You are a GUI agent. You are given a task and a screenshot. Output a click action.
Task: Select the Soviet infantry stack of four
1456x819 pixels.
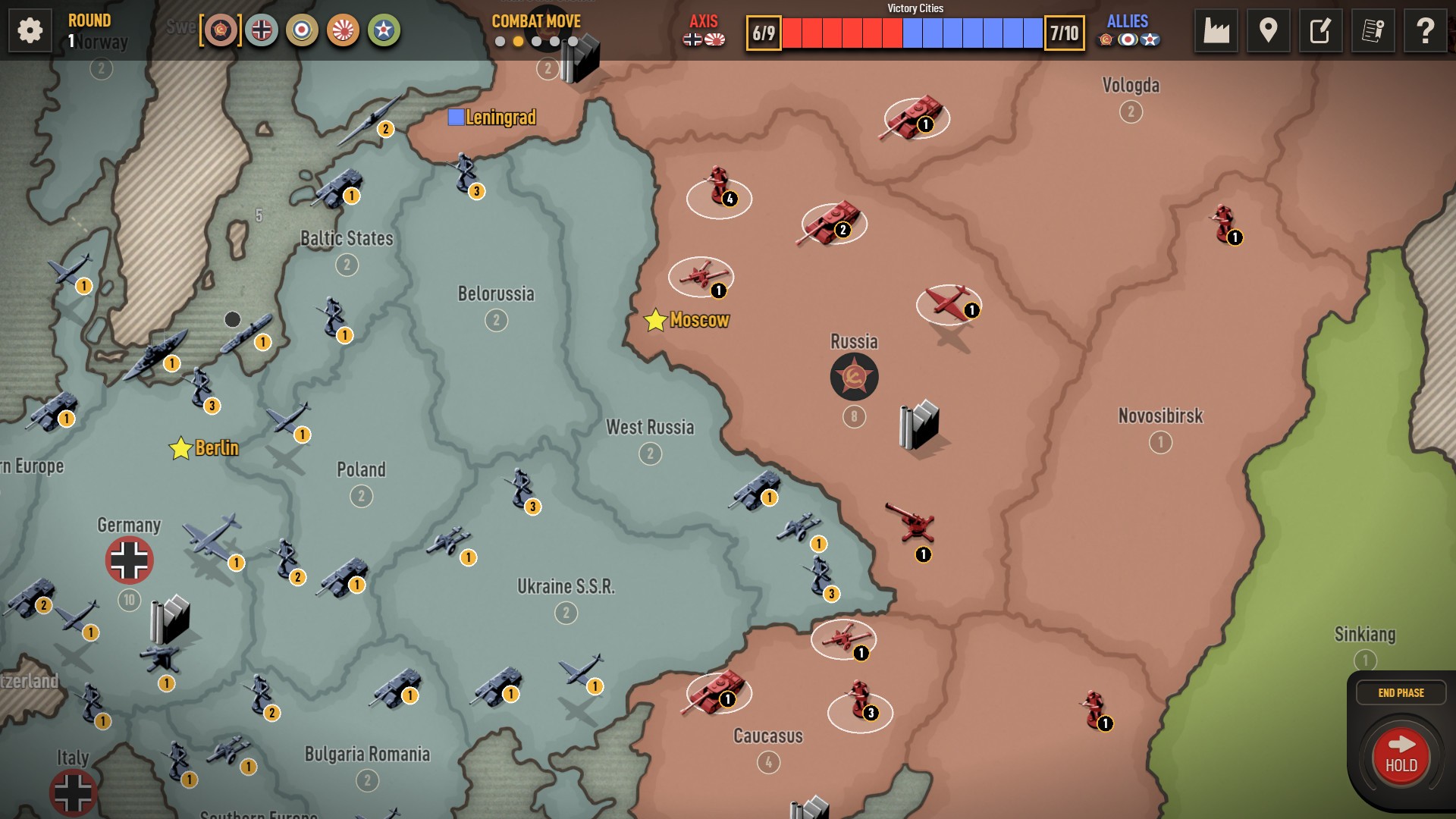pyautogui.click(x=719, y=190)
